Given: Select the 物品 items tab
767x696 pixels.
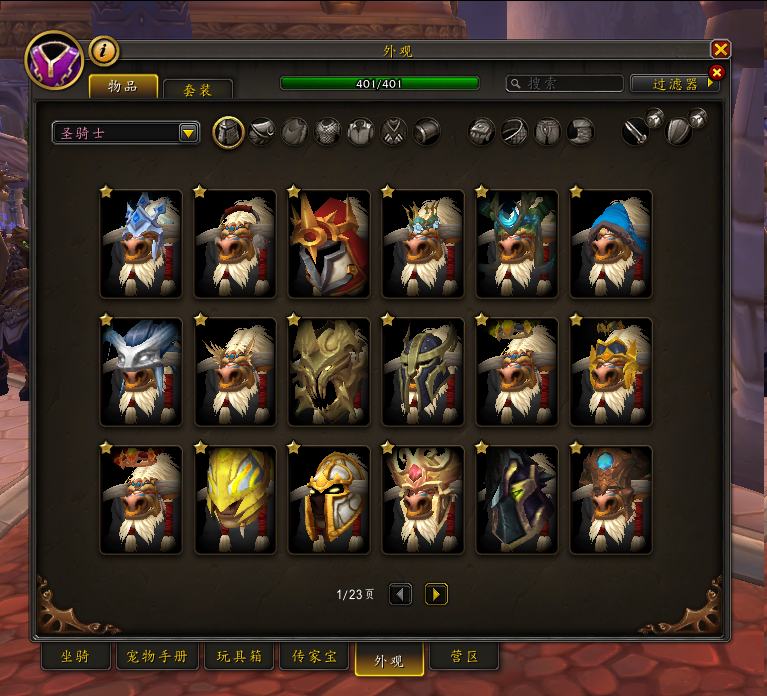Looking at the screenshot, I should pyautogui.click(x=123, y=86).
